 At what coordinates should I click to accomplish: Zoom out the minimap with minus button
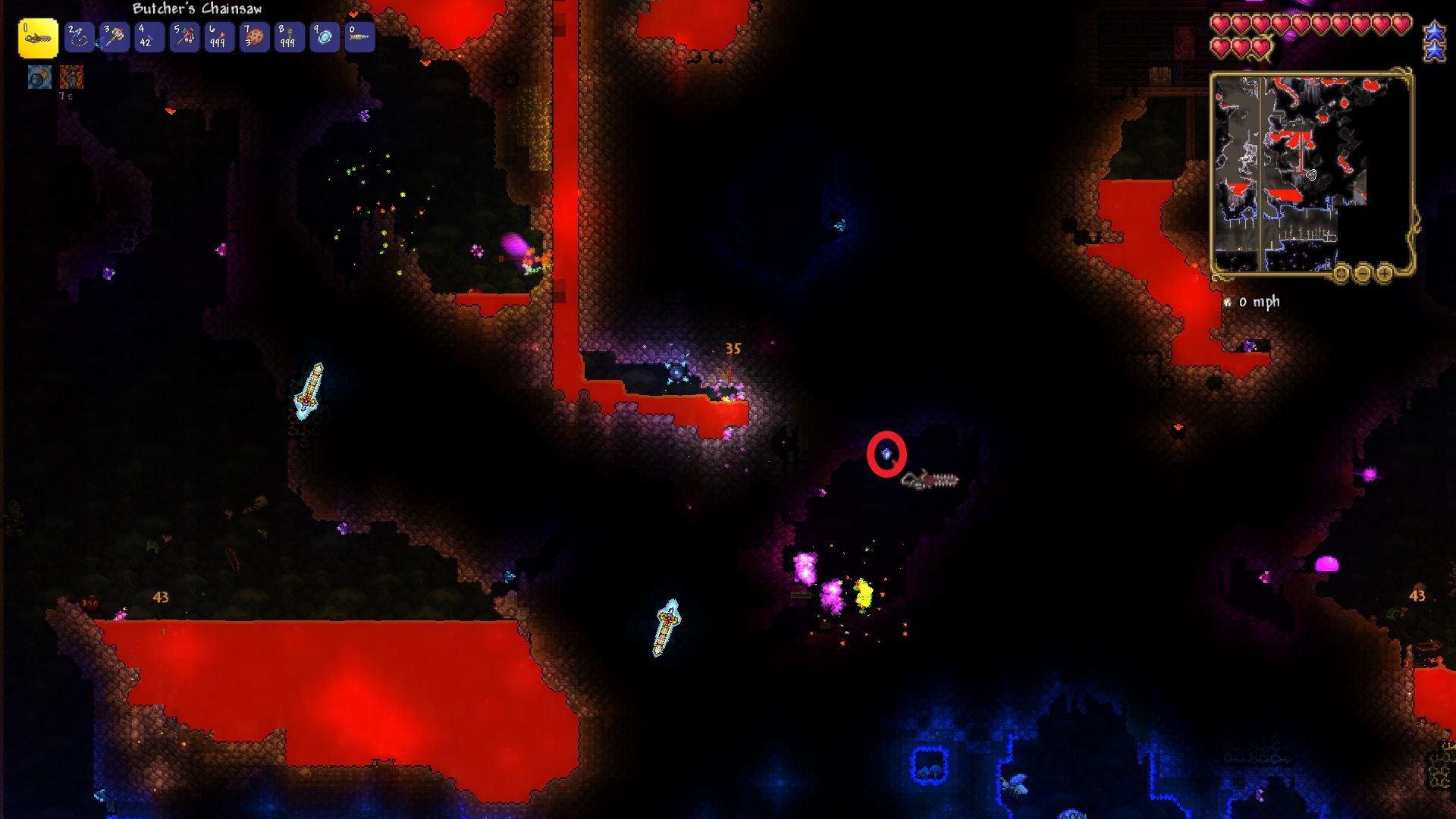(1363, 273)
